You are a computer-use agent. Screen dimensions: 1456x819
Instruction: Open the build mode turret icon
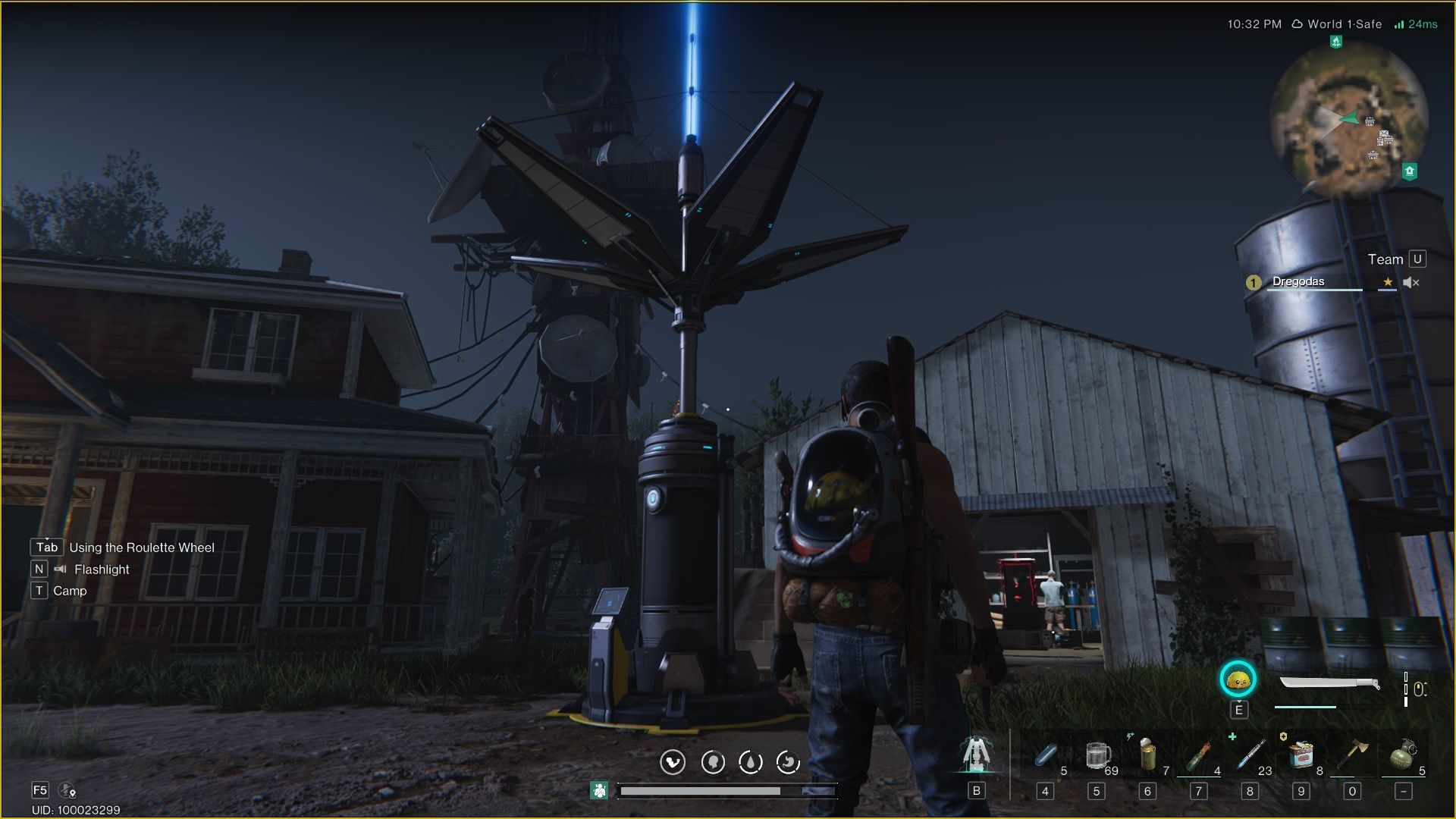(976, 755)
